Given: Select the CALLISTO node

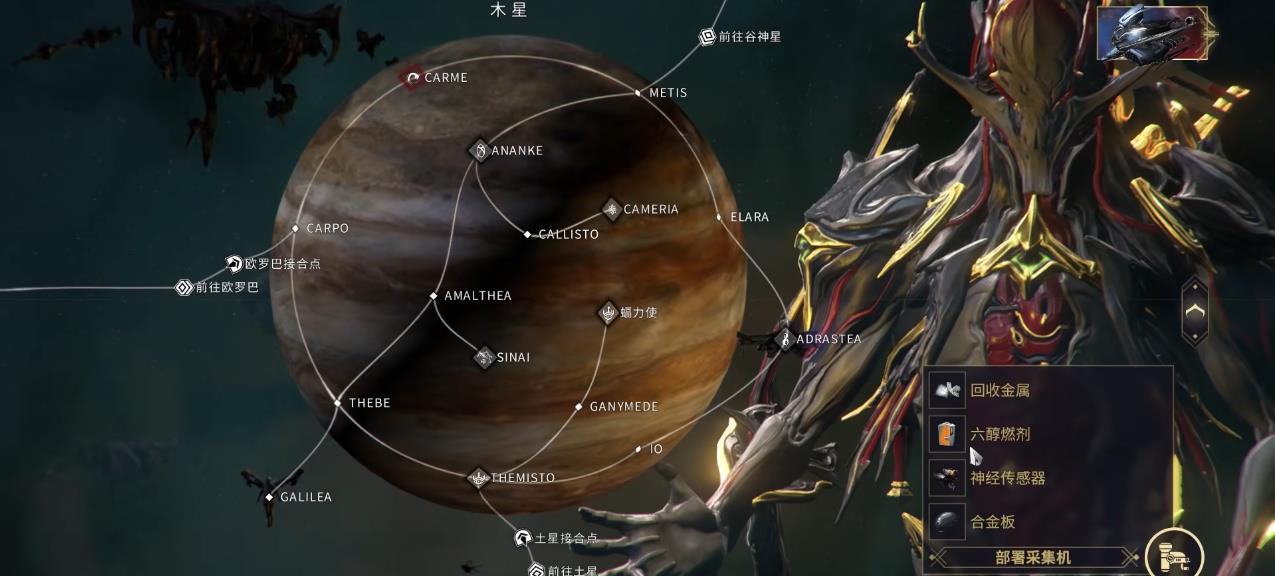Looking at the screenshot, I should tap(528, 235).
